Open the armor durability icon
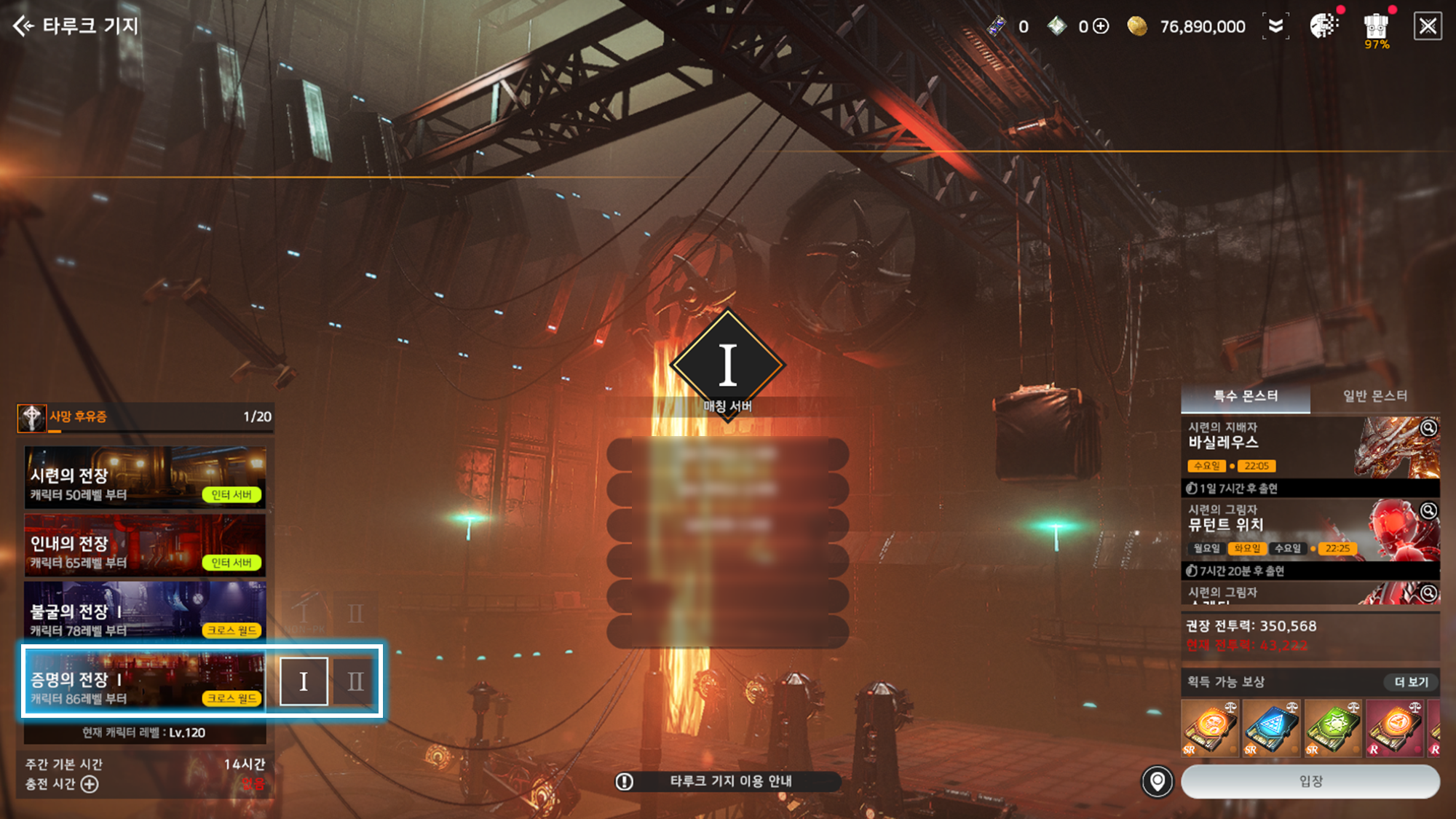The height and width of the screenshot is (819, 1456). pyautogui.click(x=1375, y=28)
